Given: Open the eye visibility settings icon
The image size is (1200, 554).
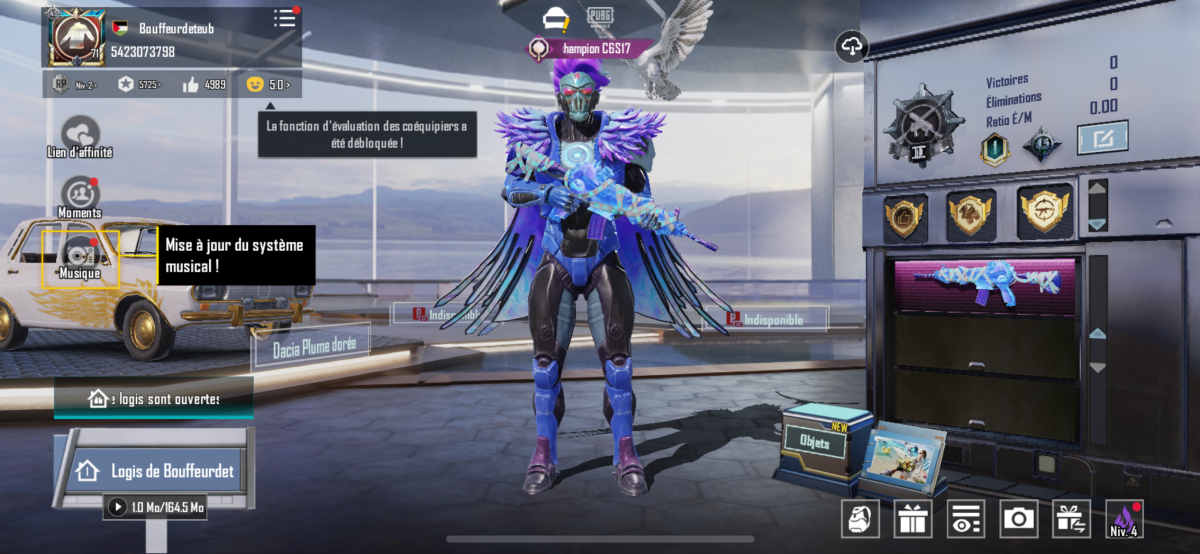Looking at the screenshot, I should coord(965,518).
